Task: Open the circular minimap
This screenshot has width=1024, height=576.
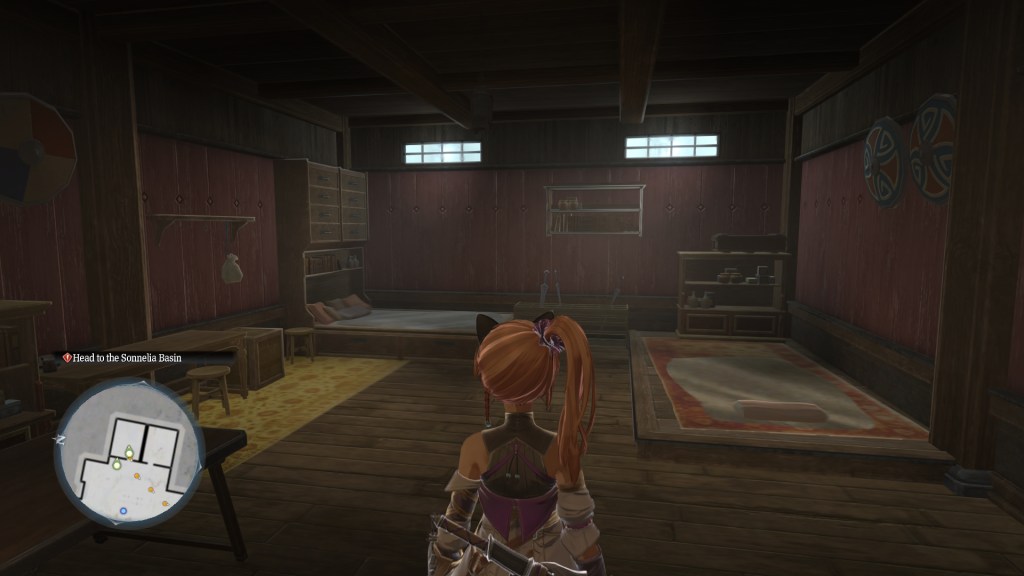Action: (x=129, y=455)
